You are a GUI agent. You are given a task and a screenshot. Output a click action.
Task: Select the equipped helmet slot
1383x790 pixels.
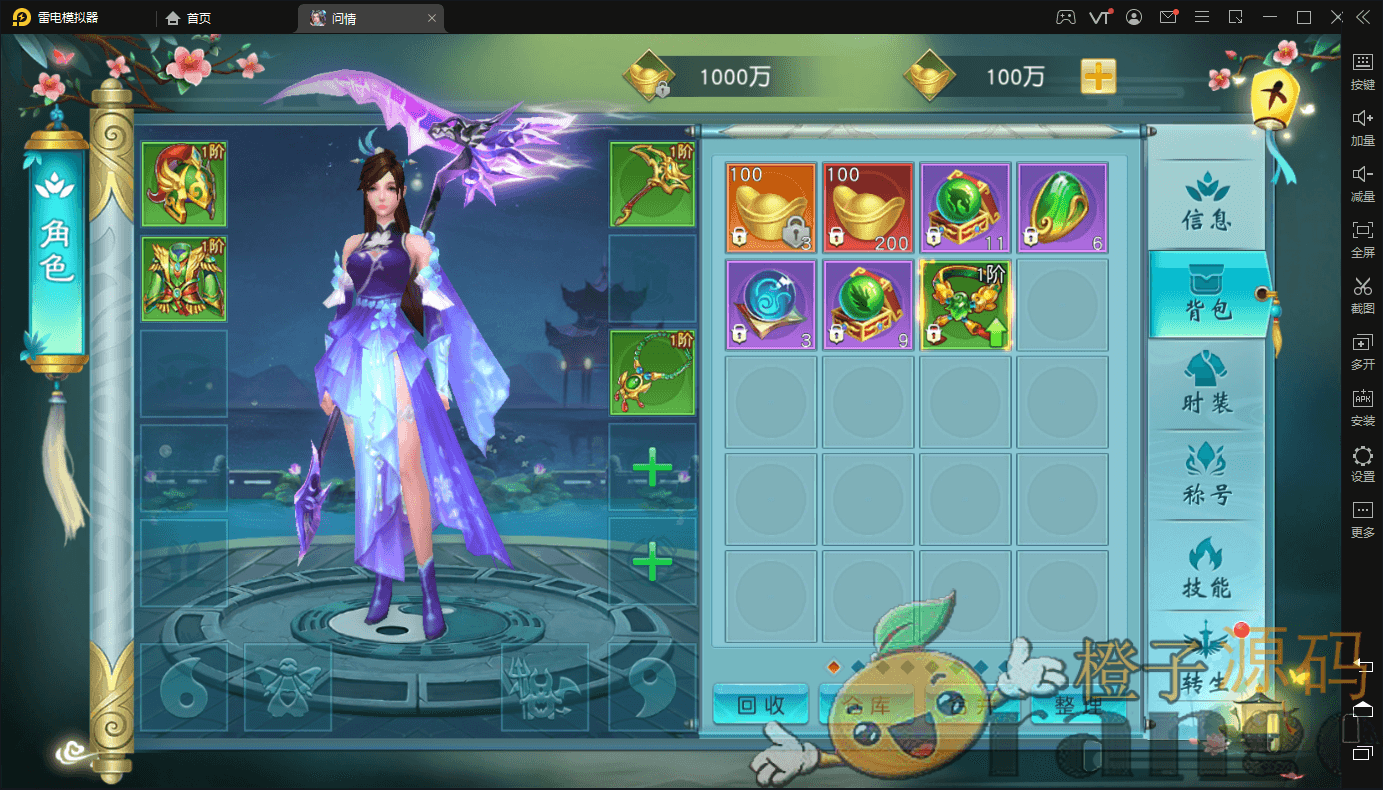click(x=184, y=184)
